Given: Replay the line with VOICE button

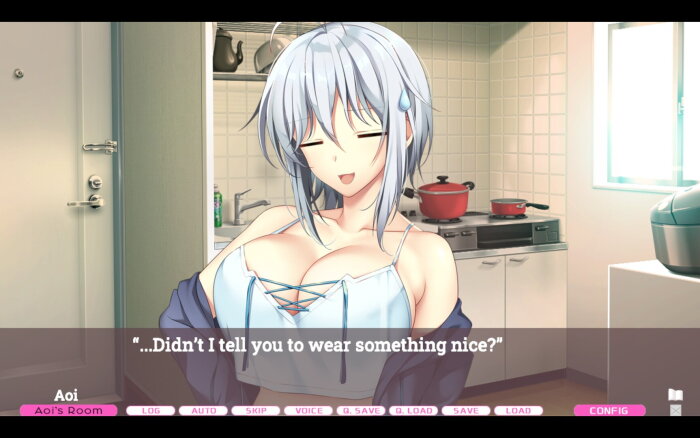Looking at the screenshot, I should click(308, 410).
